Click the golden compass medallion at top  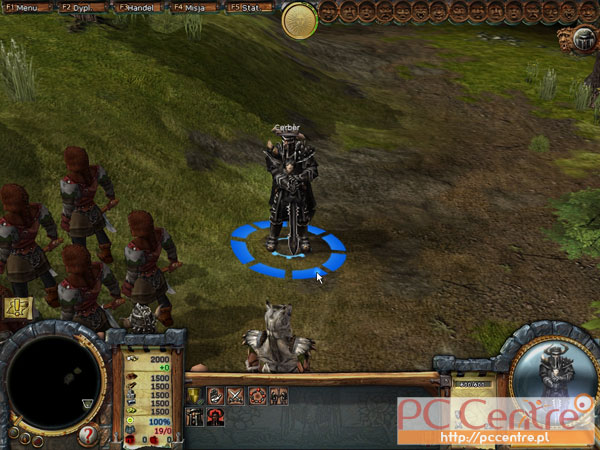299,20
